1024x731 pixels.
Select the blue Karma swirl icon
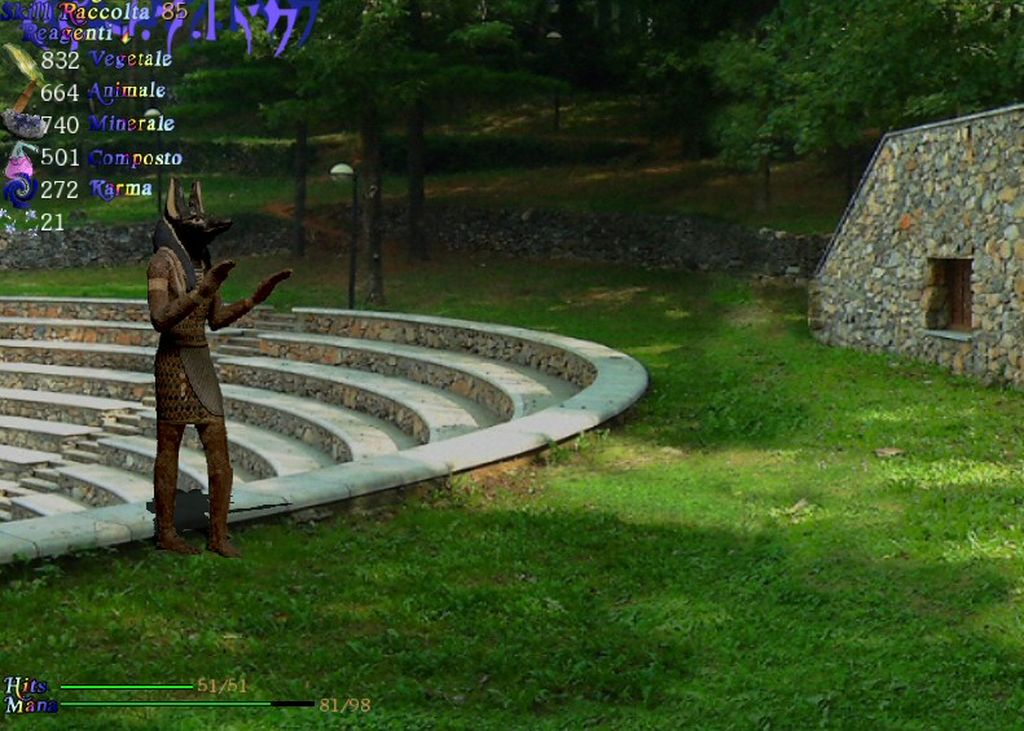click(19, 190)
